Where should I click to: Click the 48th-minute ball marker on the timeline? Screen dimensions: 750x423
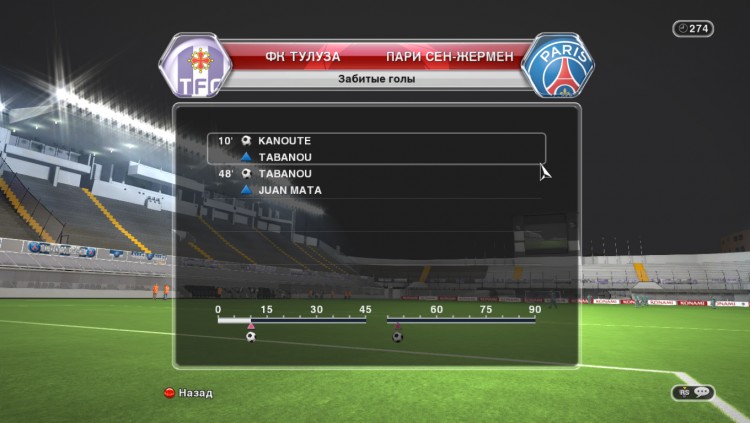397,336
